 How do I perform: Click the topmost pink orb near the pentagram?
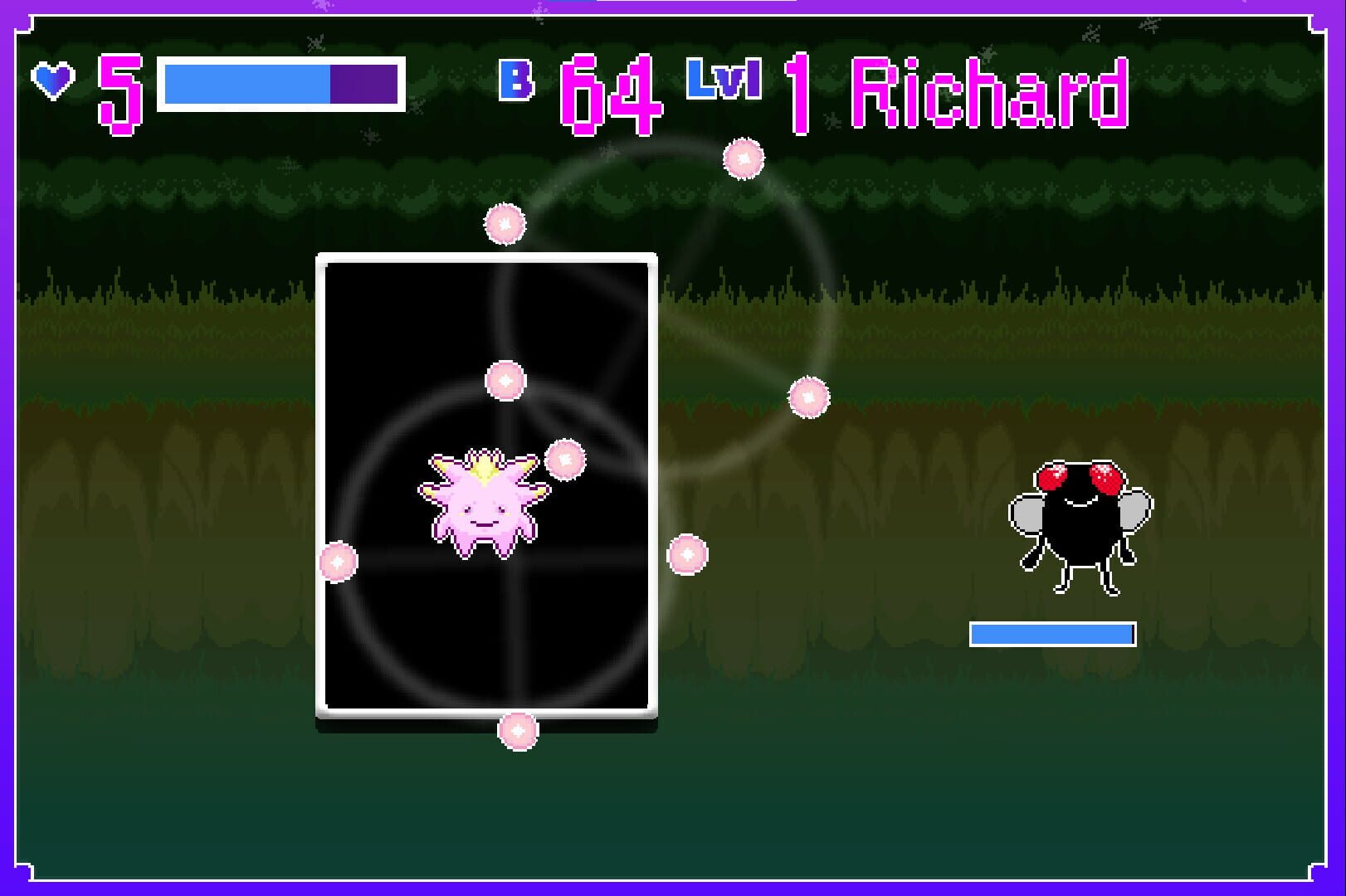point(743,159)
